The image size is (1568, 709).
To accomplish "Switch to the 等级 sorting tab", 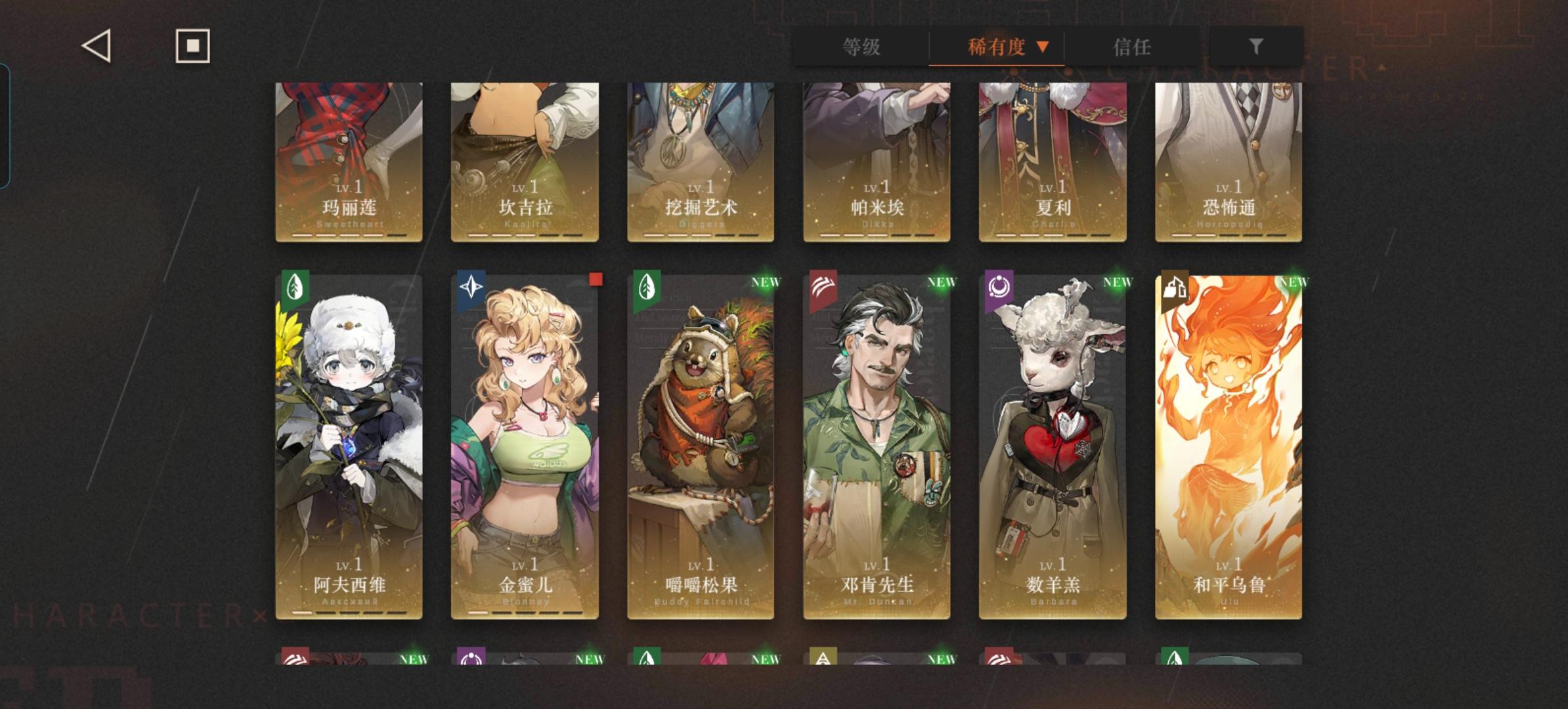I will (861, 47).
